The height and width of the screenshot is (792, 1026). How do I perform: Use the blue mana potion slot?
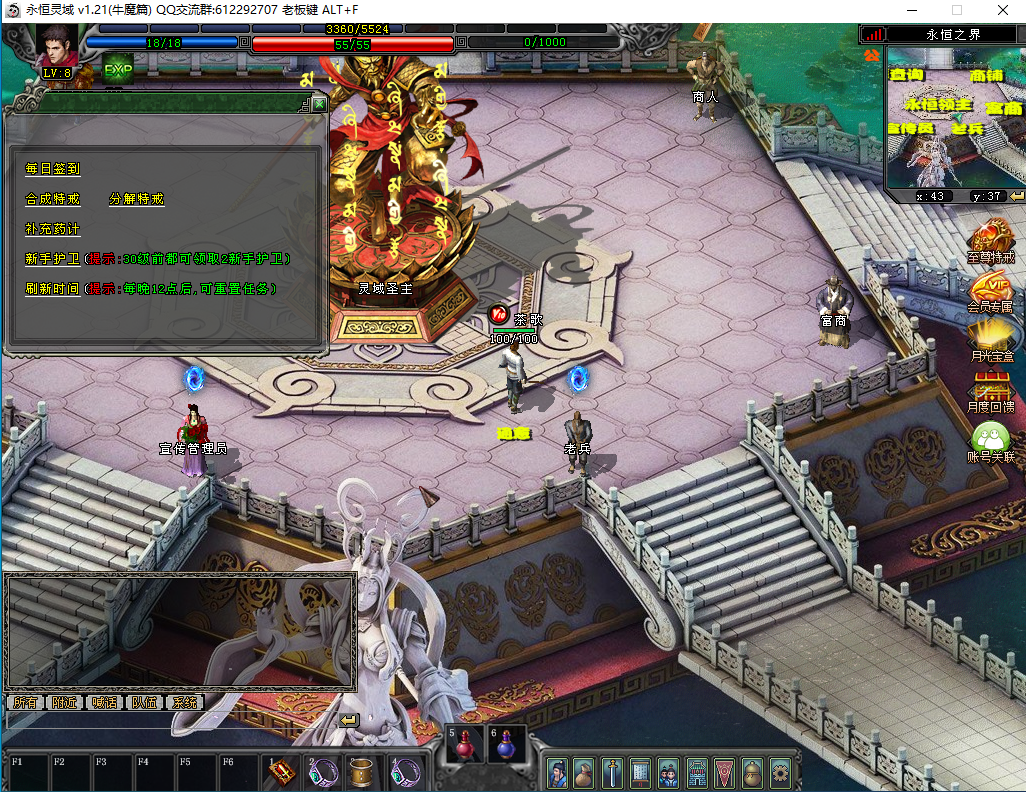click(x=507, y=746)
